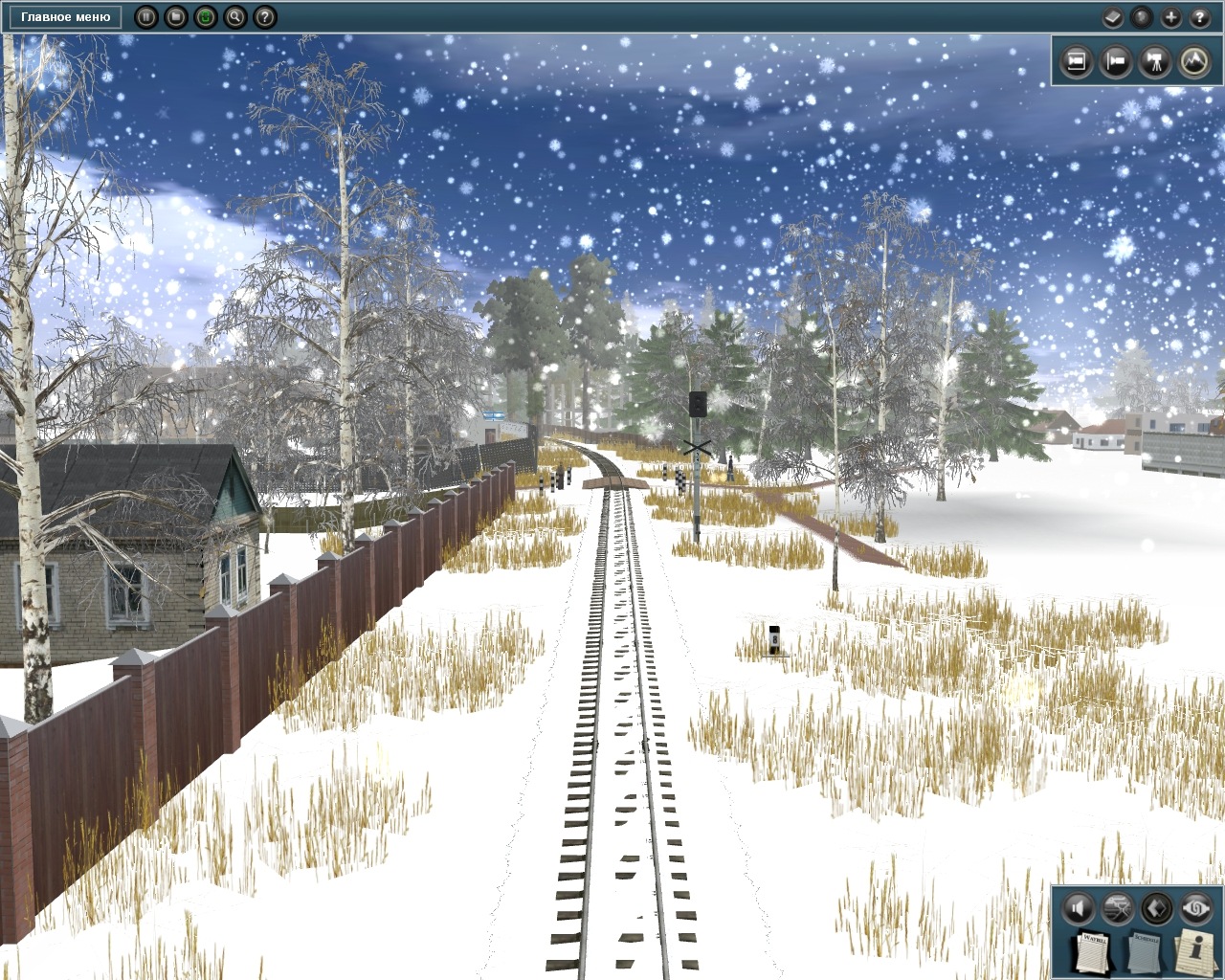Click the overlapping diamonds icon
The width and height of the screenshot is (1225, 980).
tap(1157, 907)
